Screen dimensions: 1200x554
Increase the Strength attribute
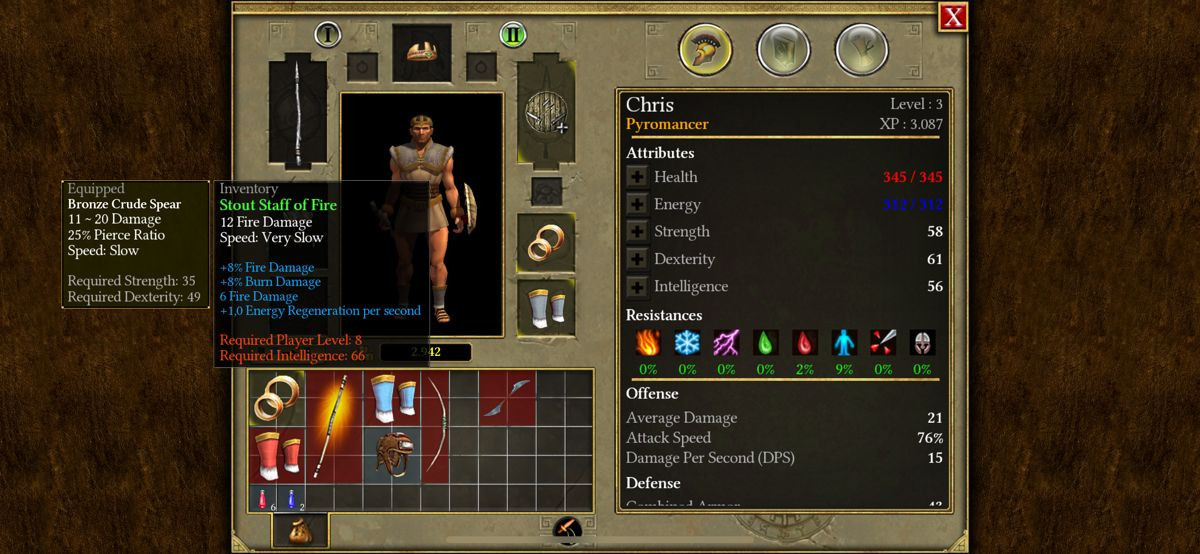[637, 232]
